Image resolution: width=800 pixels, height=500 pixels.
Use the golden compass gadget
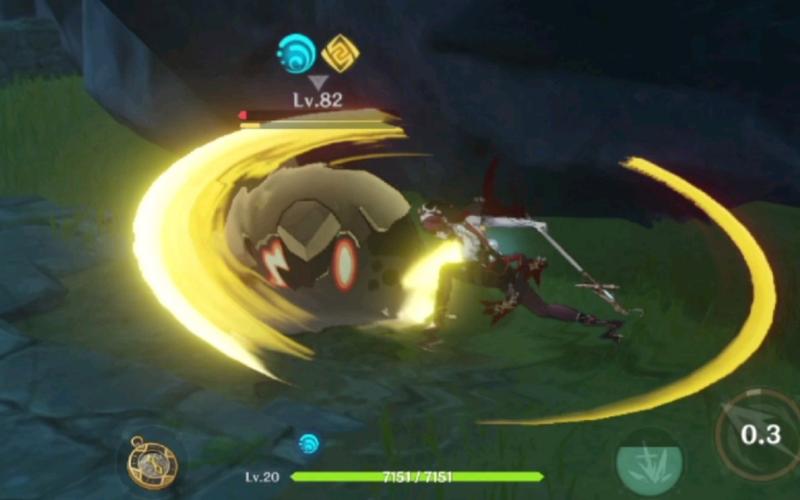tap(152, 462)
